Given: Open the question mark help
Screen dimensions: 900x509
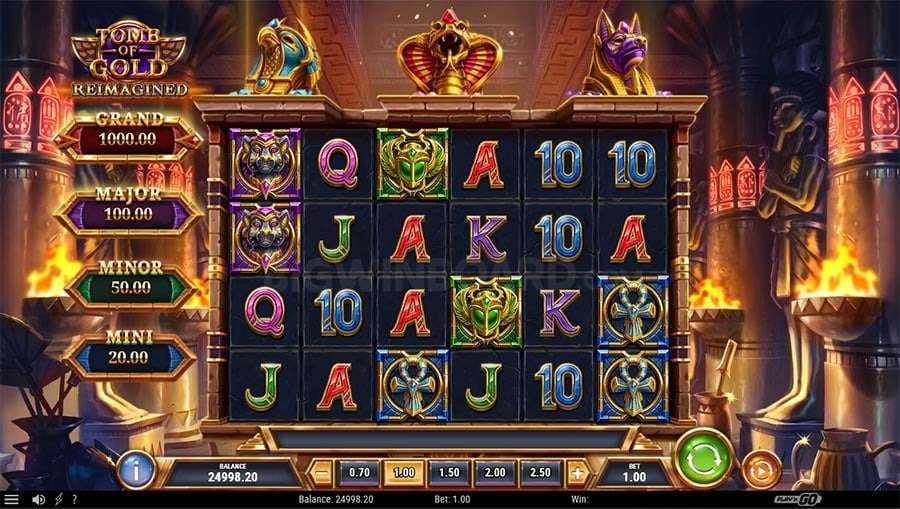Looking at the screenshot, I should (x=74, y=499).
